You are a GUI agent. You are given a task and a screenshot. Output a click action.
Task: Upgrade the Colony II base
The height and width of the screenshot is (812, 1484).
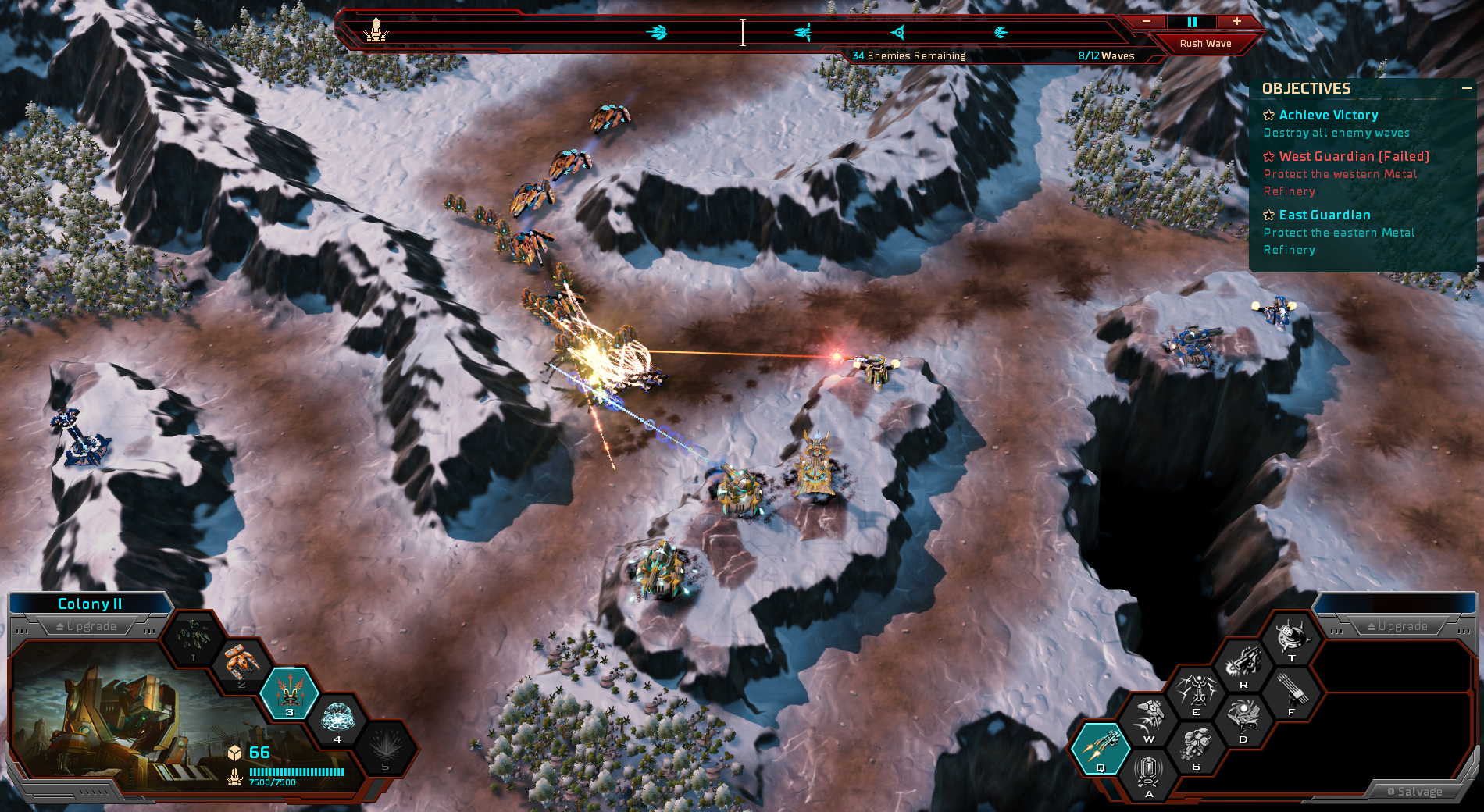pyautogui.click(x=87, y=626)
